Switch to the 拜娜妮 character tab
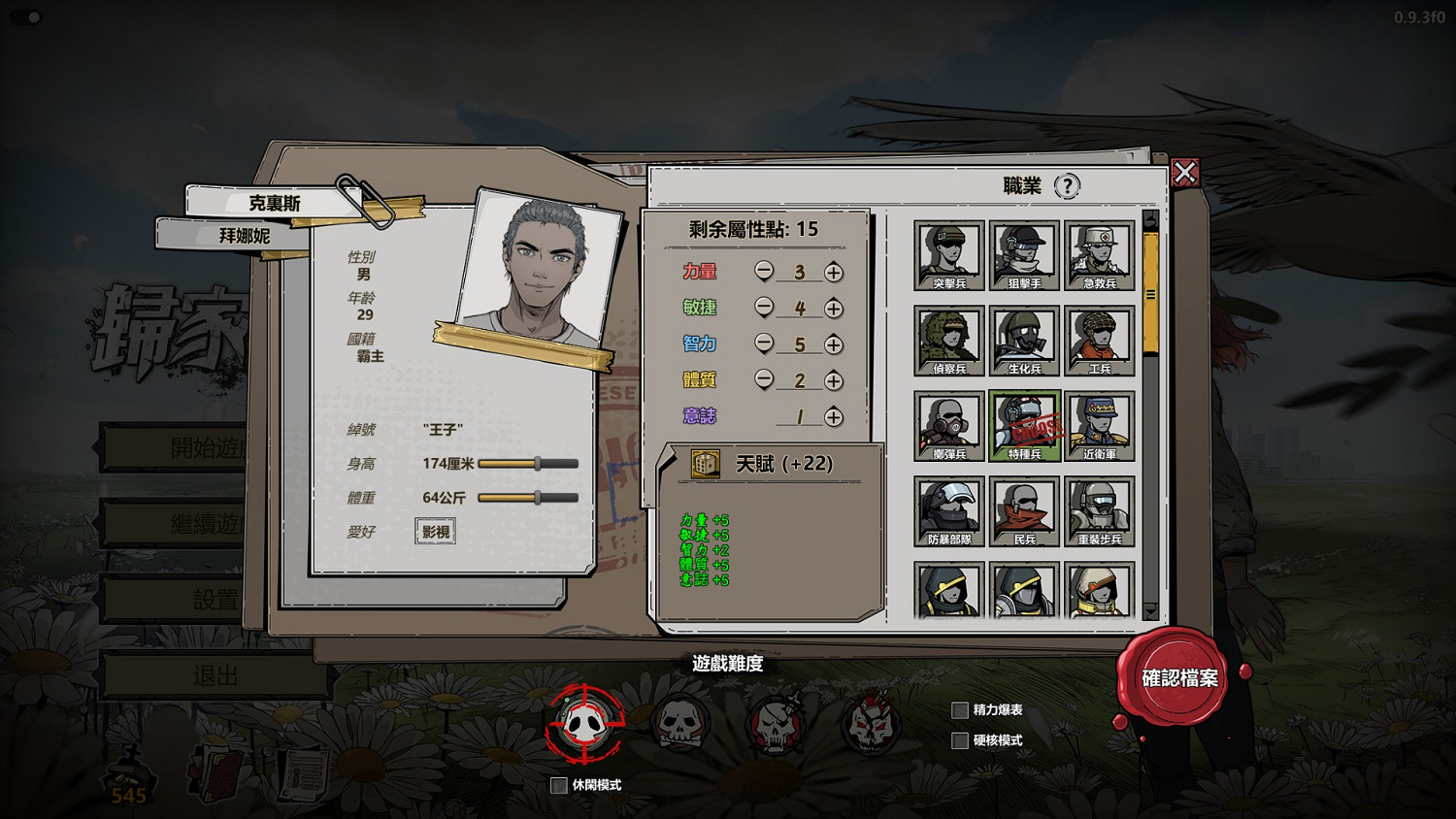 245,235
